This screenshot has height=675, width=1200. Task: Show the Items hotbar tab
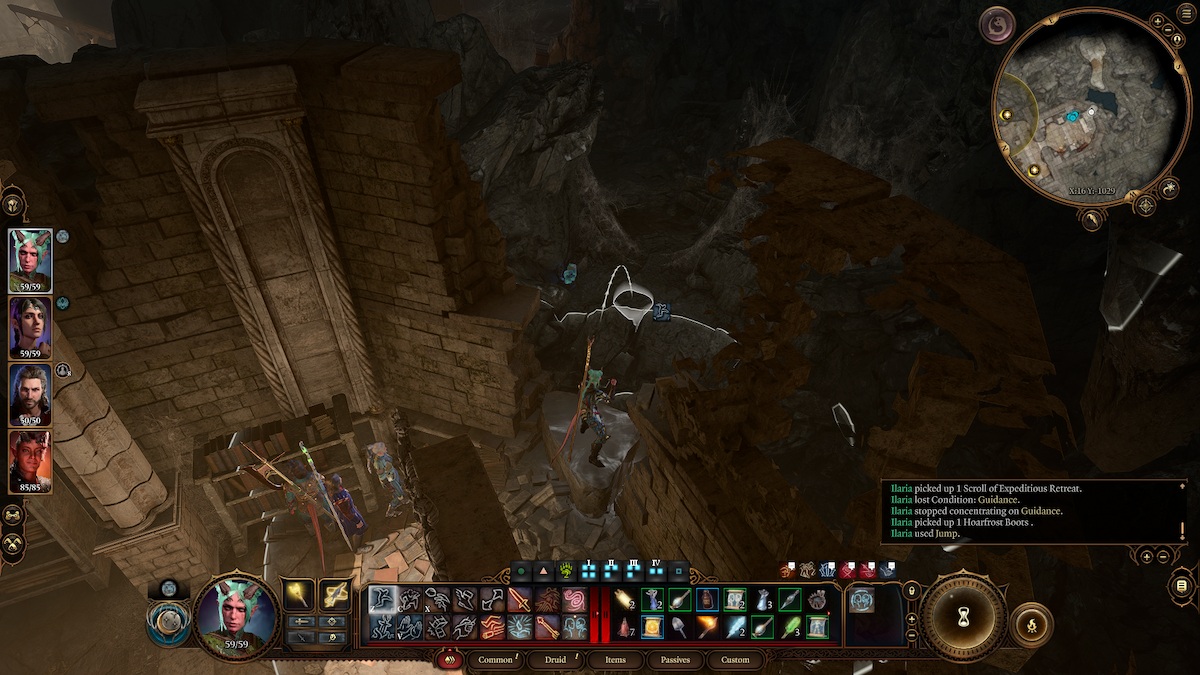coord(615,660)
